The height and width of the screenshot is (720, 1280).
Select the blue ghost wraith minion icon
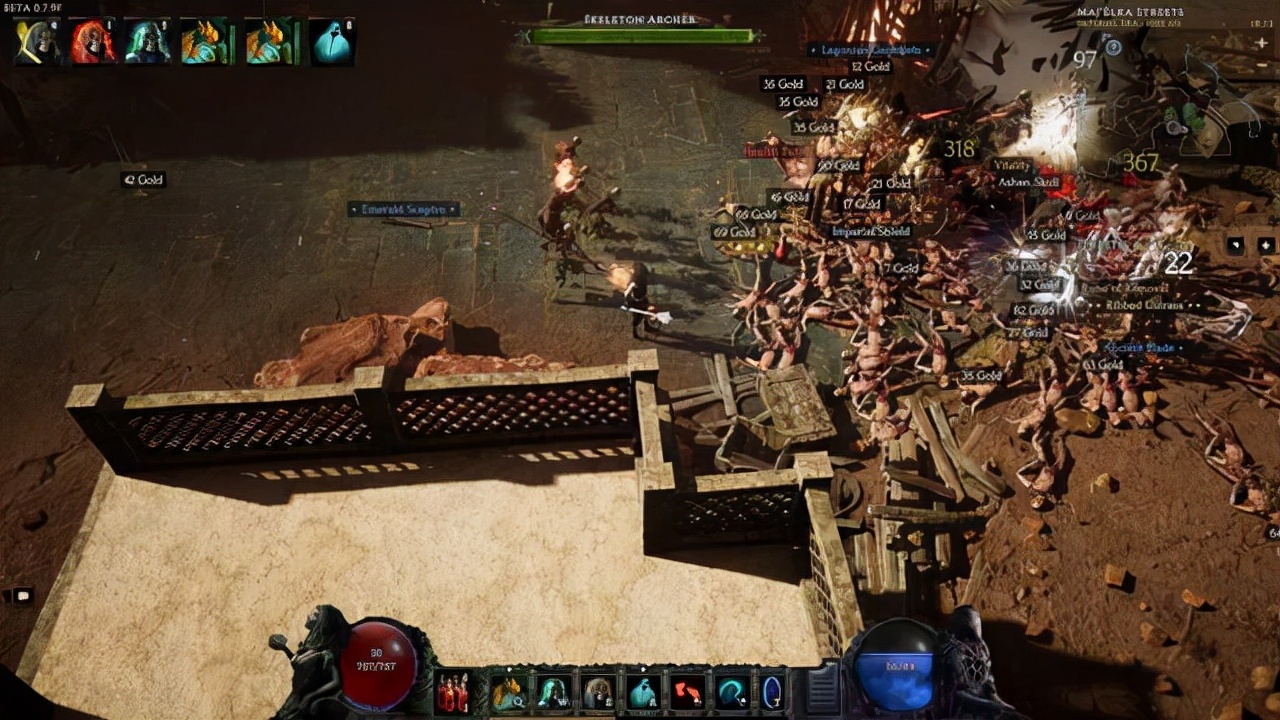[x=332, y=43]
